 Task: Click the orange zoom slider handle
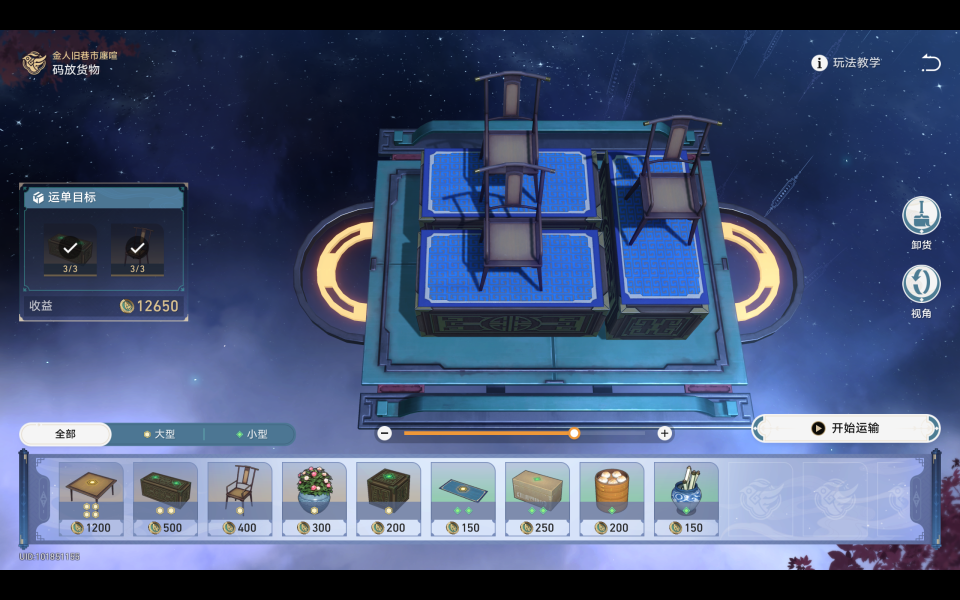[x=574, y=433]
